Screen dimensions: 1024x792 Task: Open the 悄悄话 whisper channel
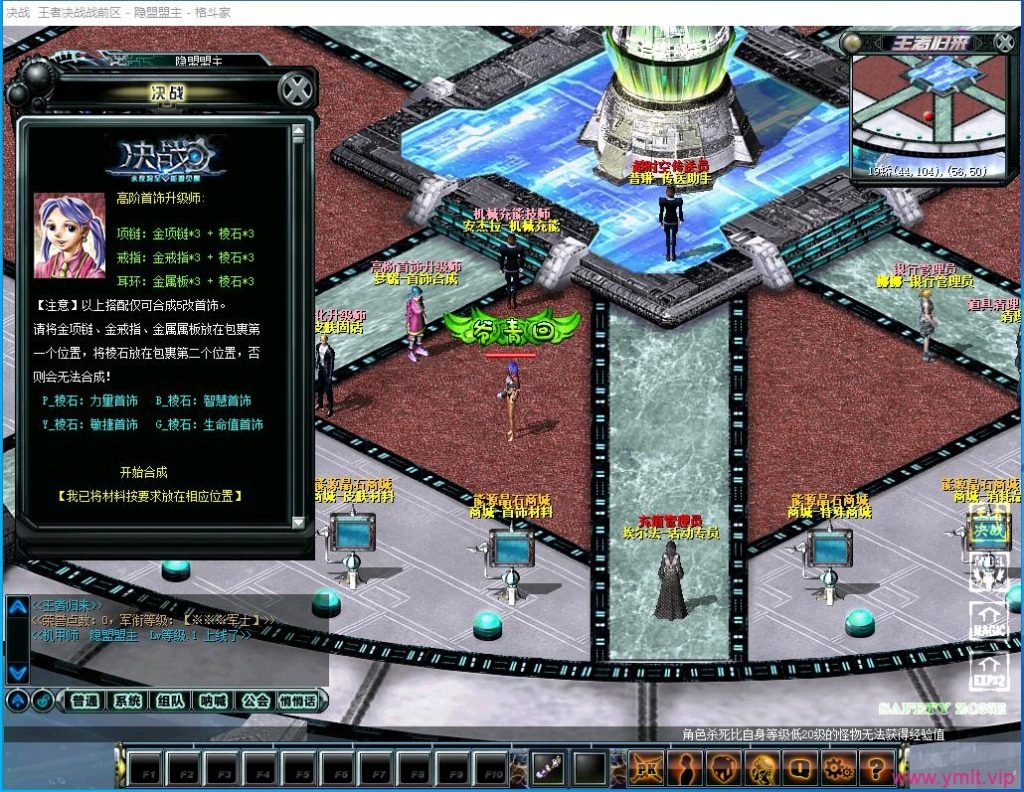click(x=298, y=702)
